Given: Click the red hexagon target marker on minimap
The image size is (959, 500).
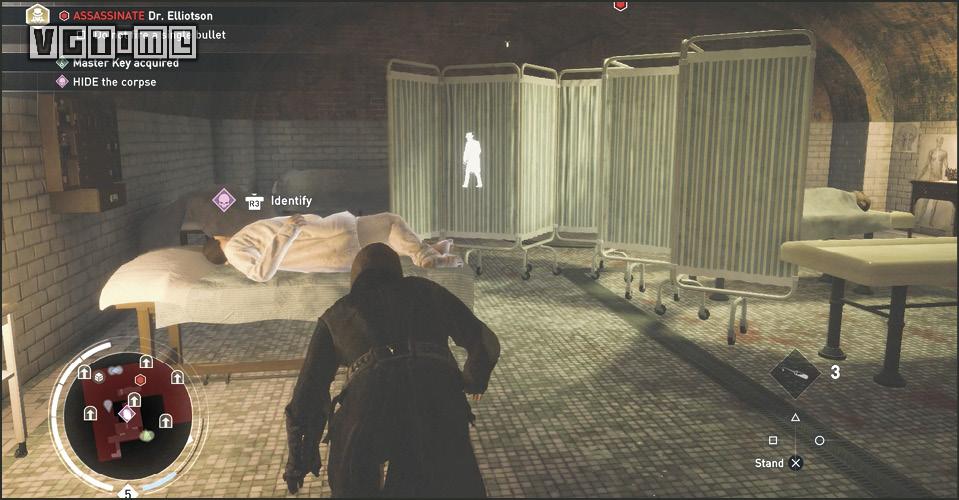Looking at the screenshot, I should tap(141, 380).
